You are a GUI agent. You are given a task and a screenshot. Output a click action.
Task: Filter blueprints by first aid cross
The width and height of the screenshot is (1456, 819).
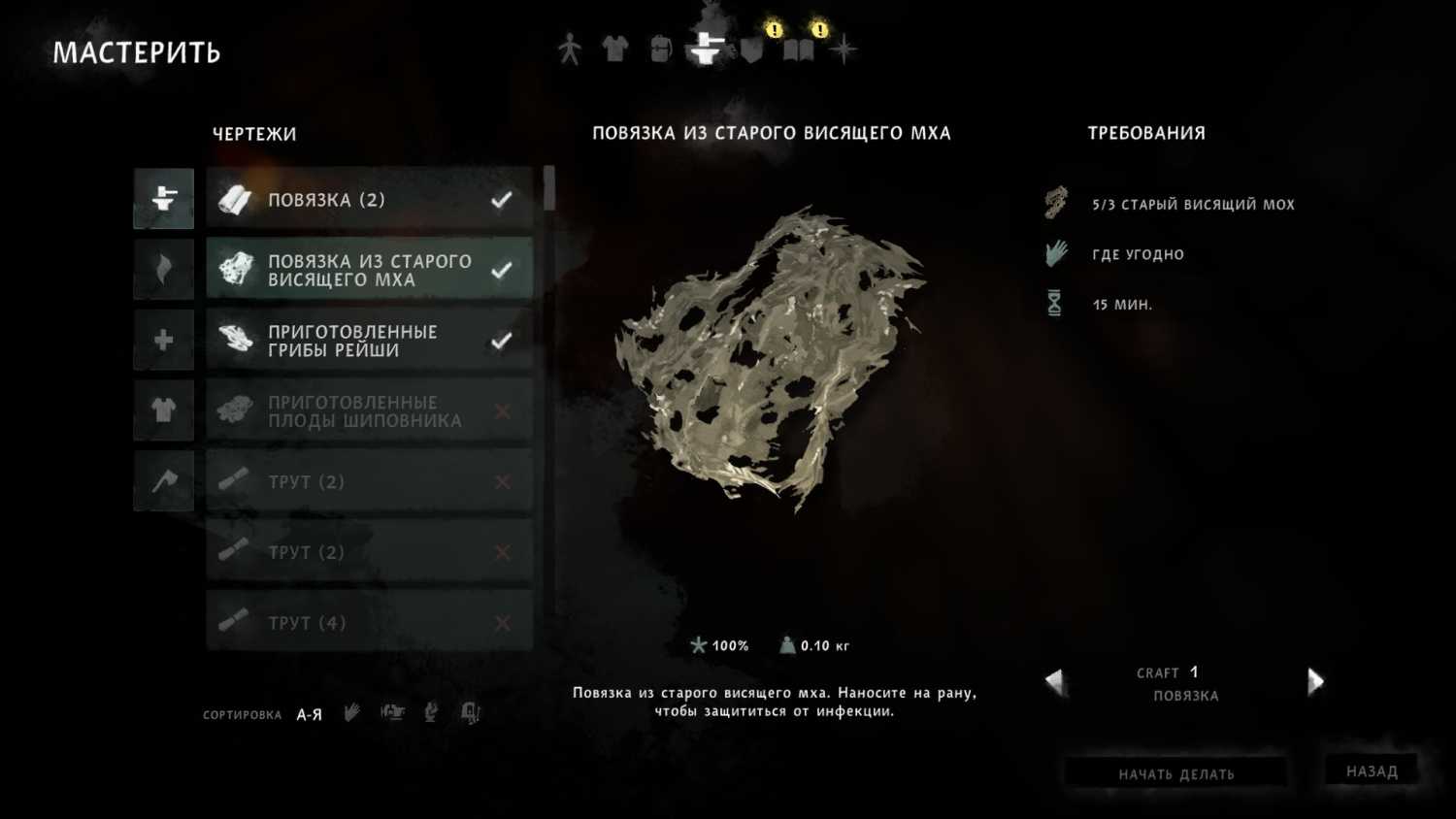click(x=164, y=340)
